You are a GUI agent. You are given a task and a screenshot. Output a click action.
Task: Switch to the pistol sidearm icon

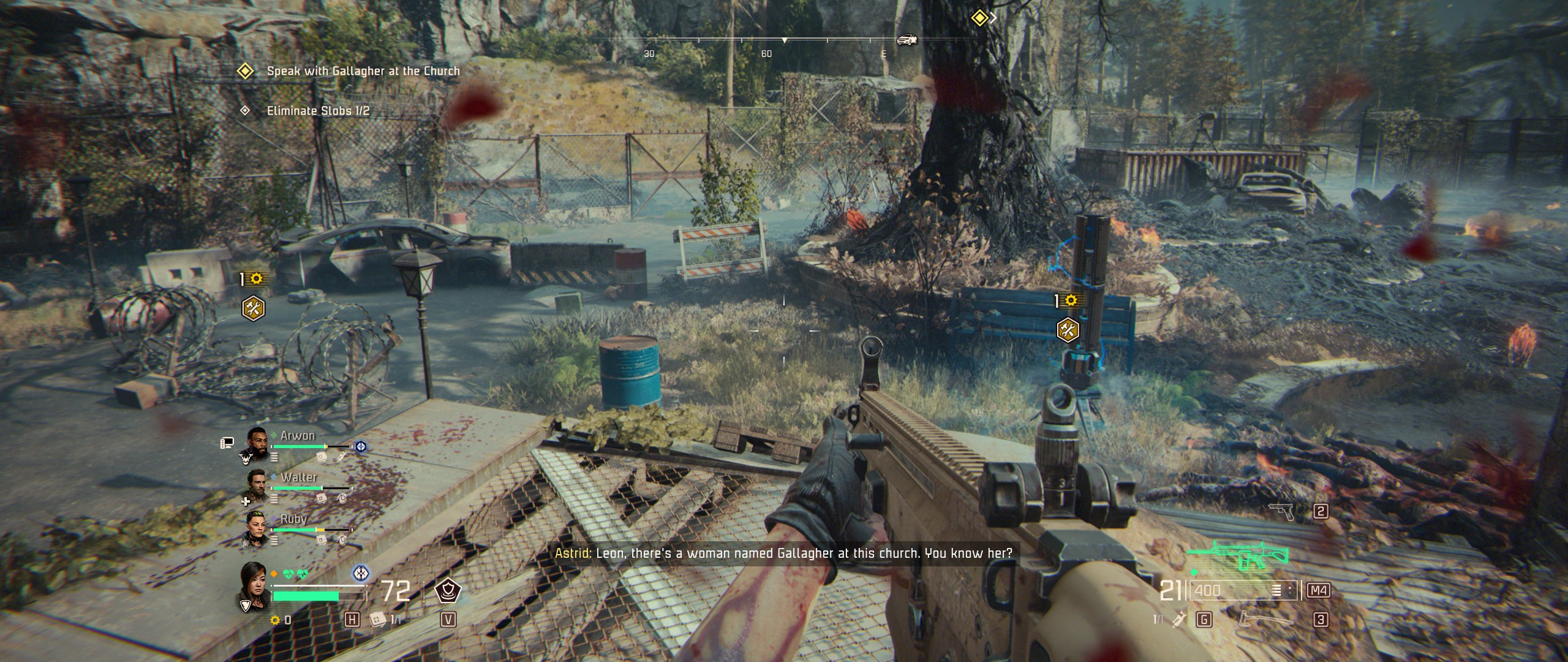click(1281, 511)
